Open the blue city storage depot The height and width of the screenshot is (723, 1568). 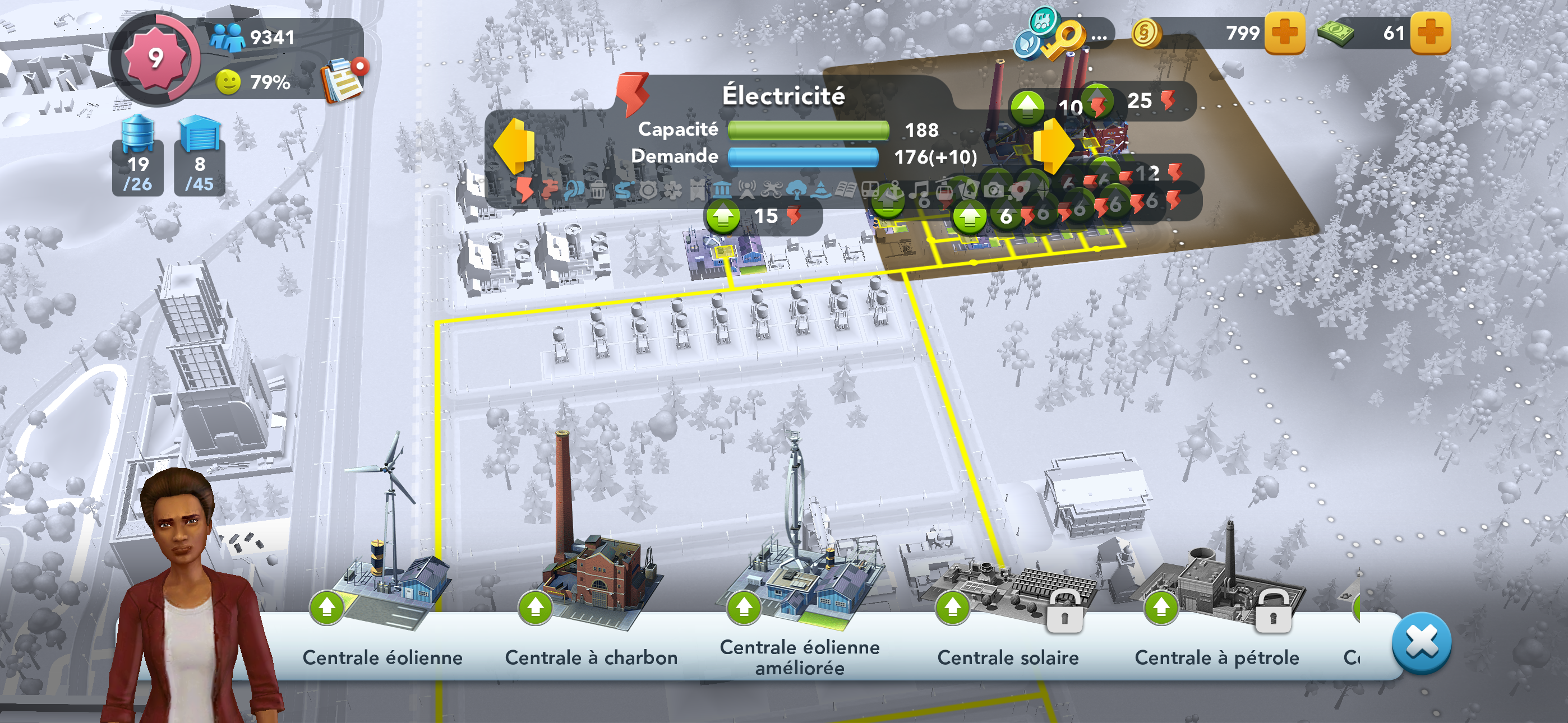pyautogui.click(x=200, y=156)
